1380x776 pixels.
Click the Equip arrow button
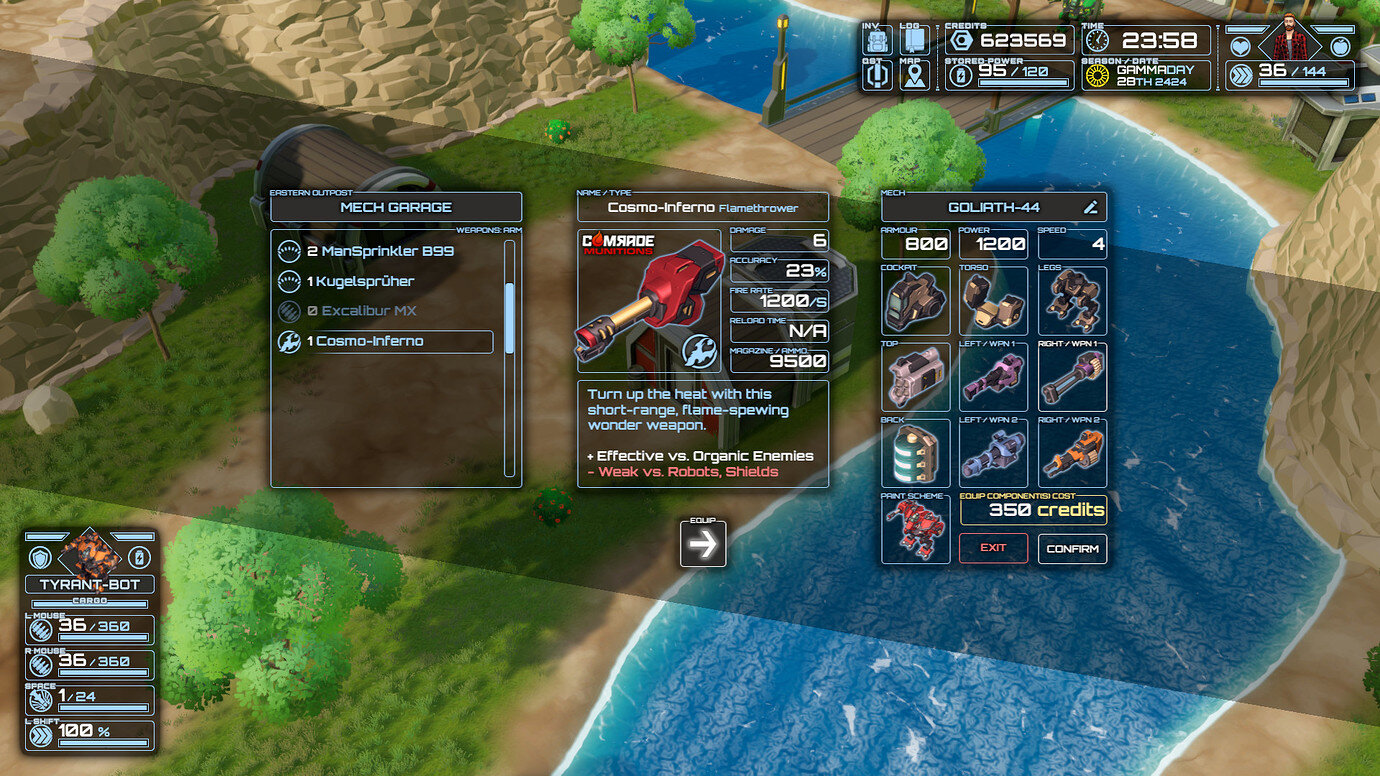[x=703, y=543]
